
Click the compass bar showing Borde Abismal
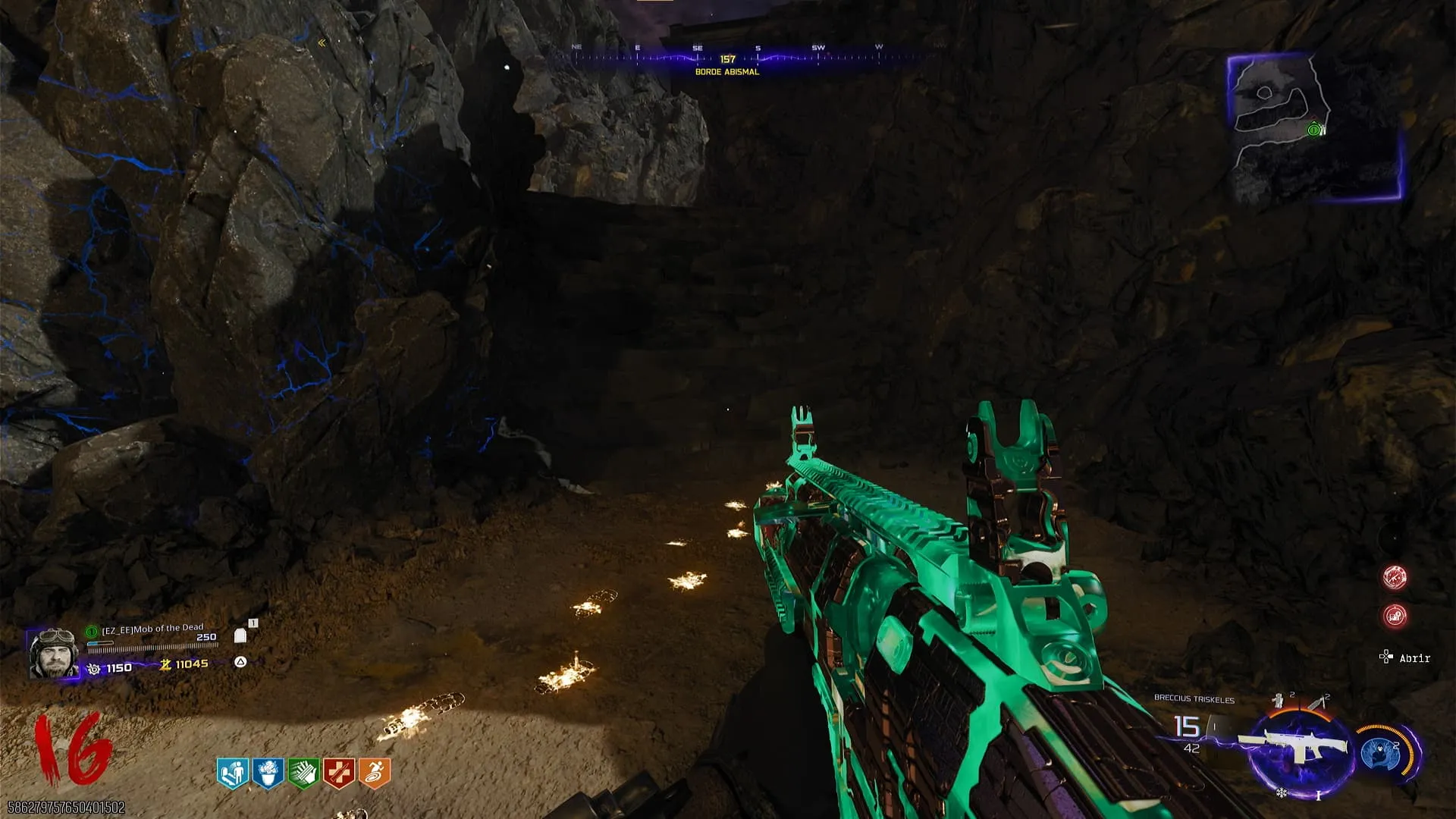click(x=728, y=58)
